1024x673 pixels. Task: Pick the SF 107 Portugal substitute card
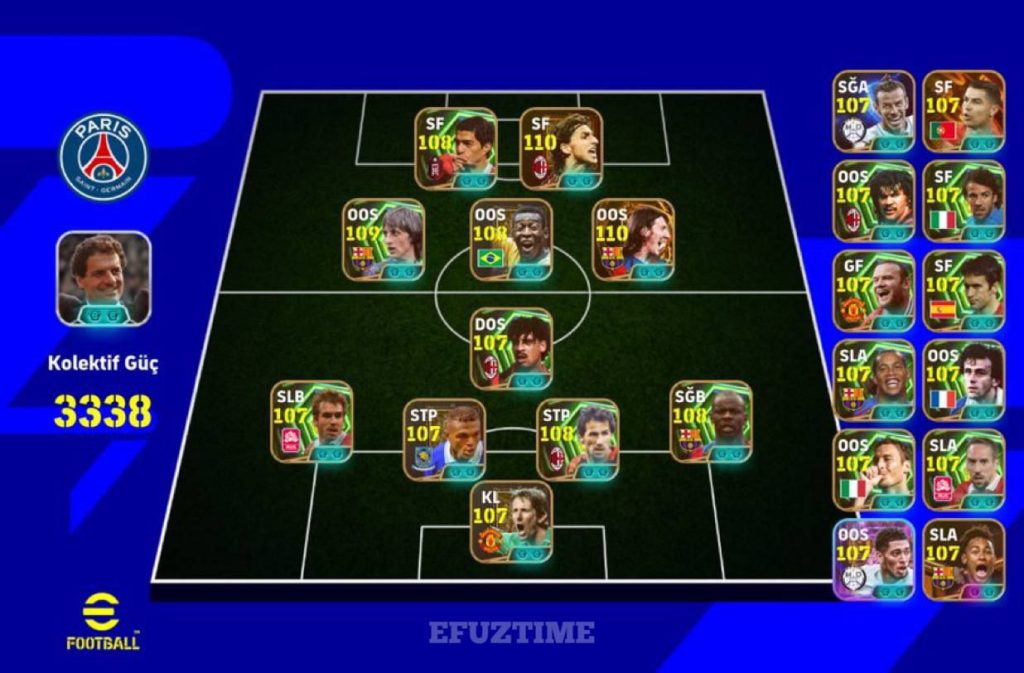[x=964, y=110]
